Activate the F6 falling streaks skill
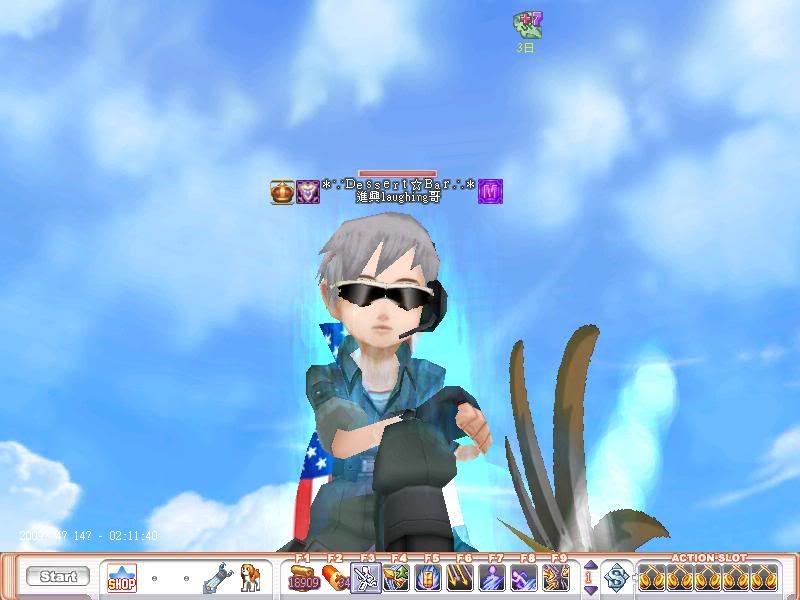This screenshot has width=800, height=600. coord(461,577)
